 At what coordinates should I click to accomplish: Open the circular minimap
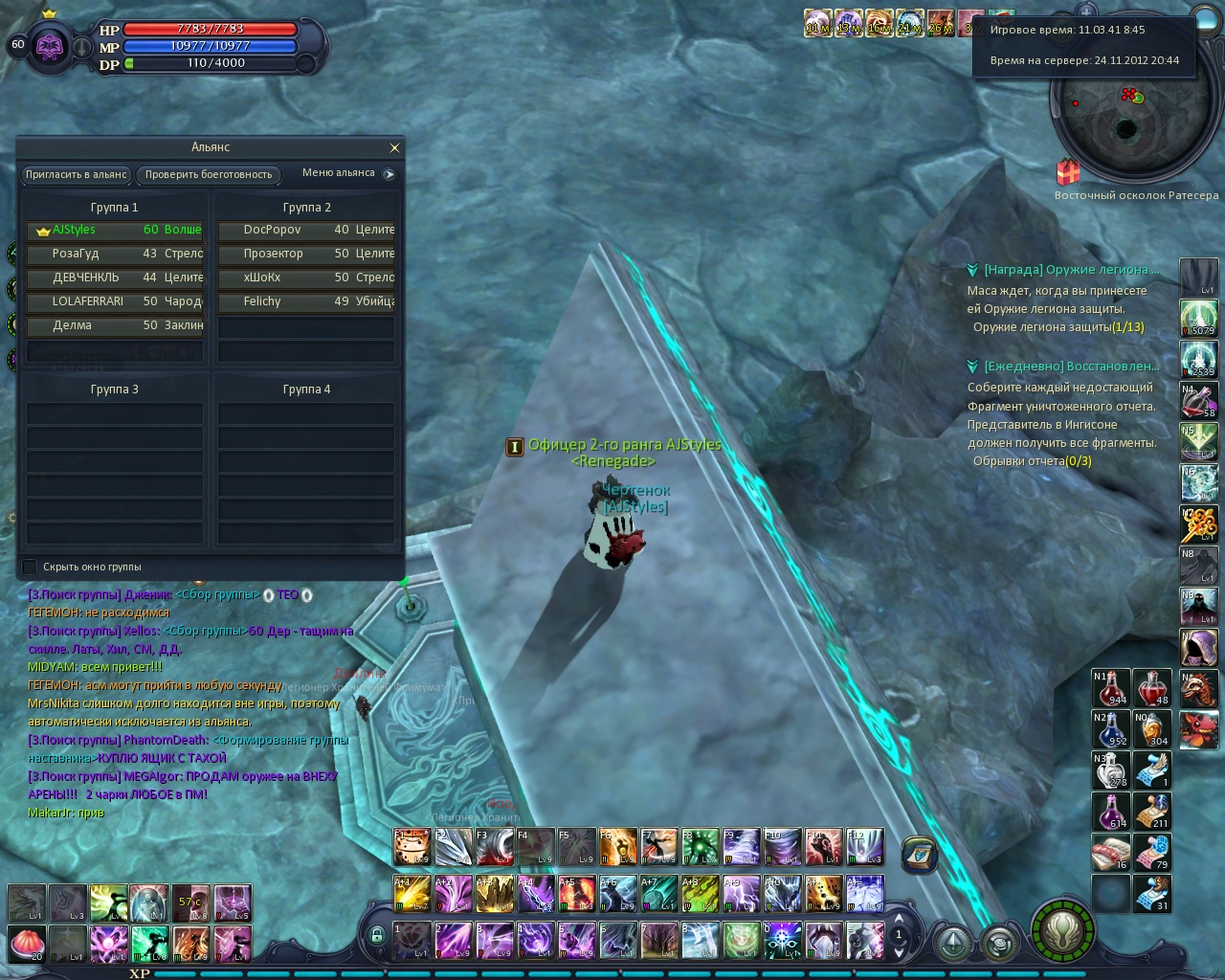[1125, 126]
